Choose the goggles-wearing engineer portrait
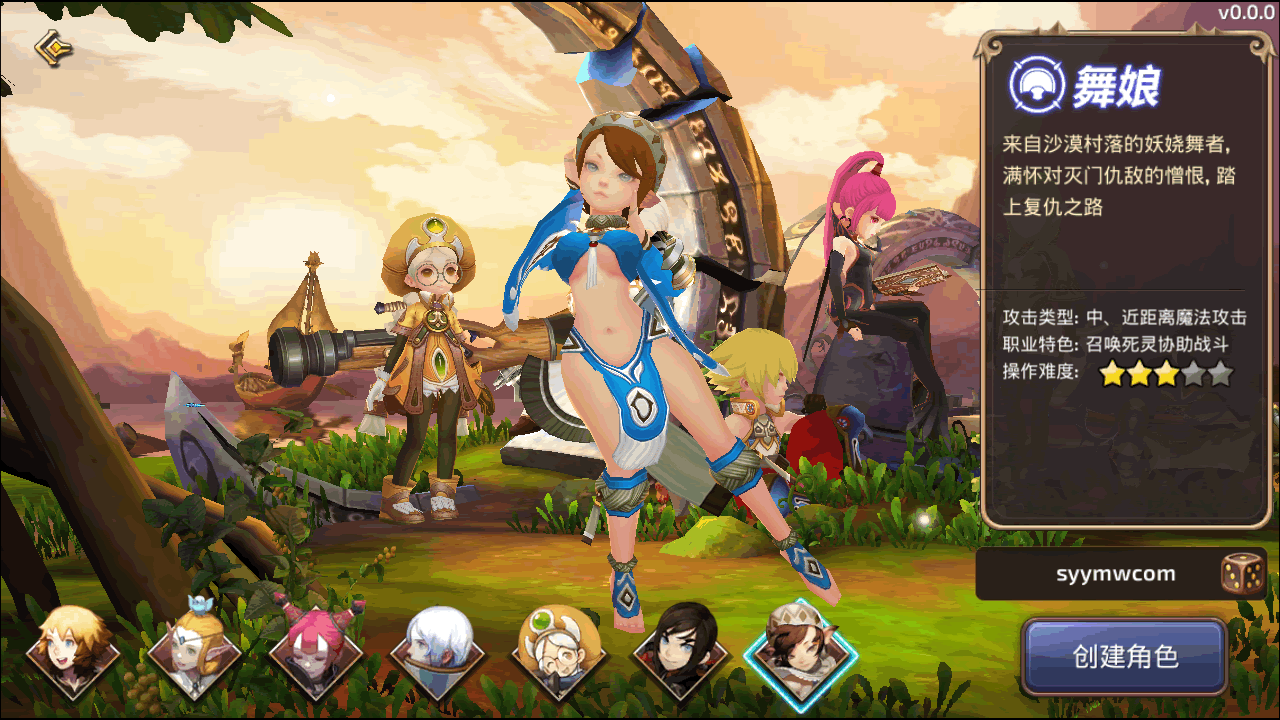This screenshot has width=1280, height=720. [558, 653]
